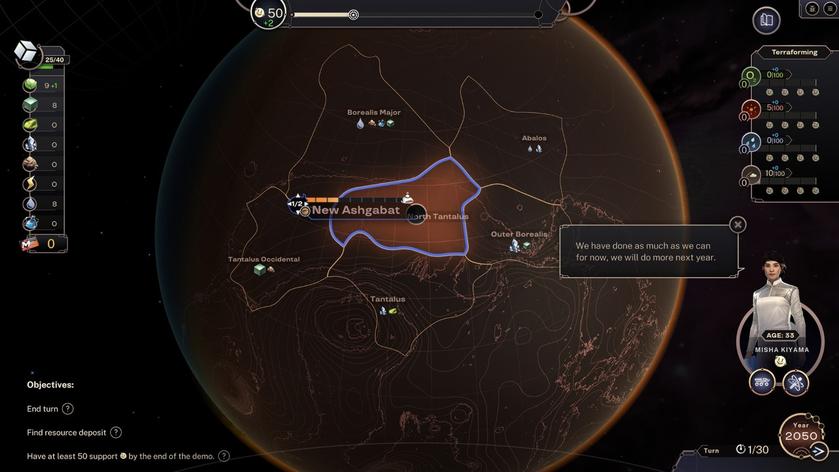
Task: End the turn with the arrow button
Action: [821, 450]
